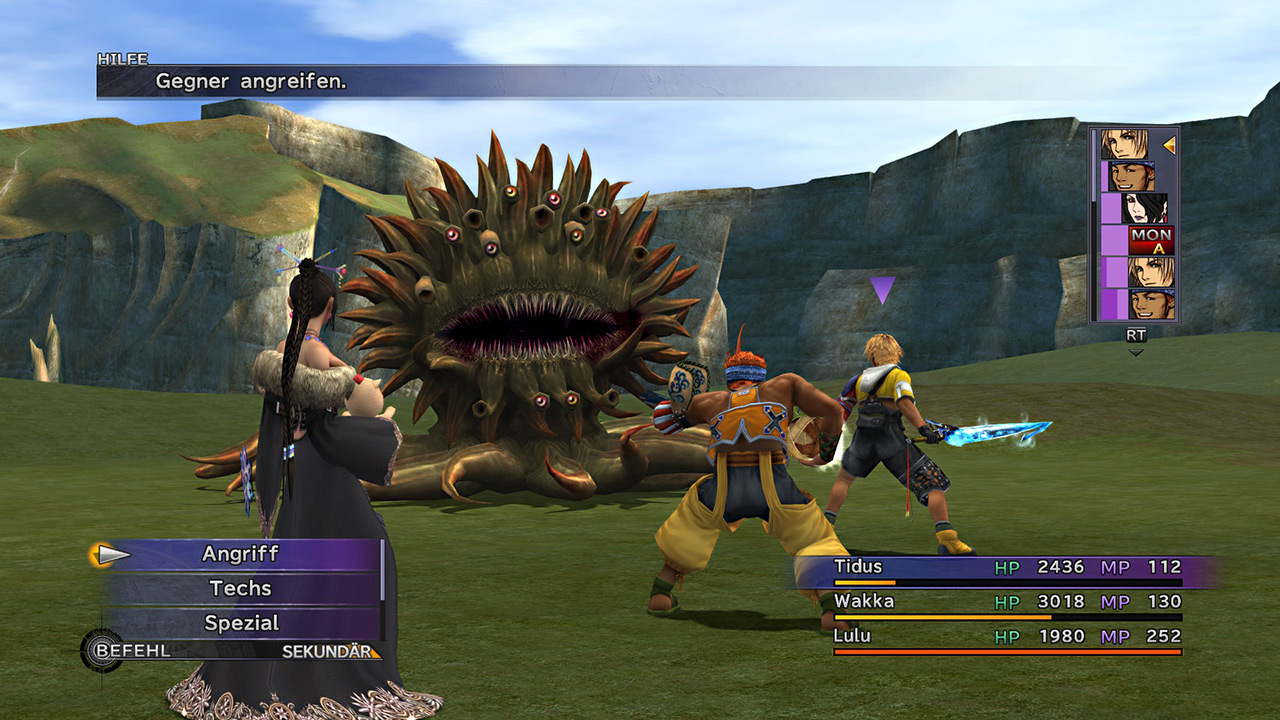Pick Lulu's row in the party status panel
Screen dimensions: 1280x720
[x=1007, y=637]
